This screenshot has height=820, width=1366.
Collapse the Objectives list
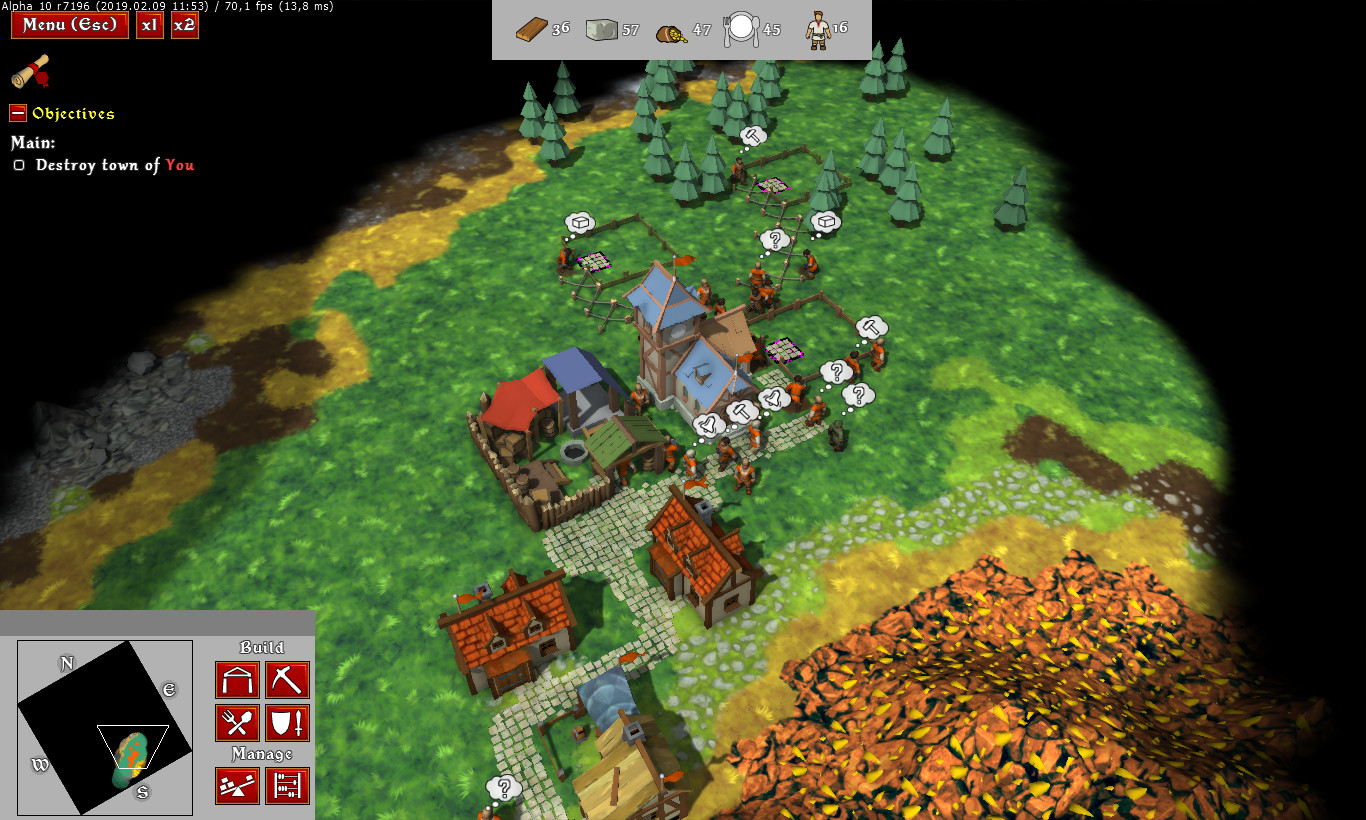click(x=16, y=113)
